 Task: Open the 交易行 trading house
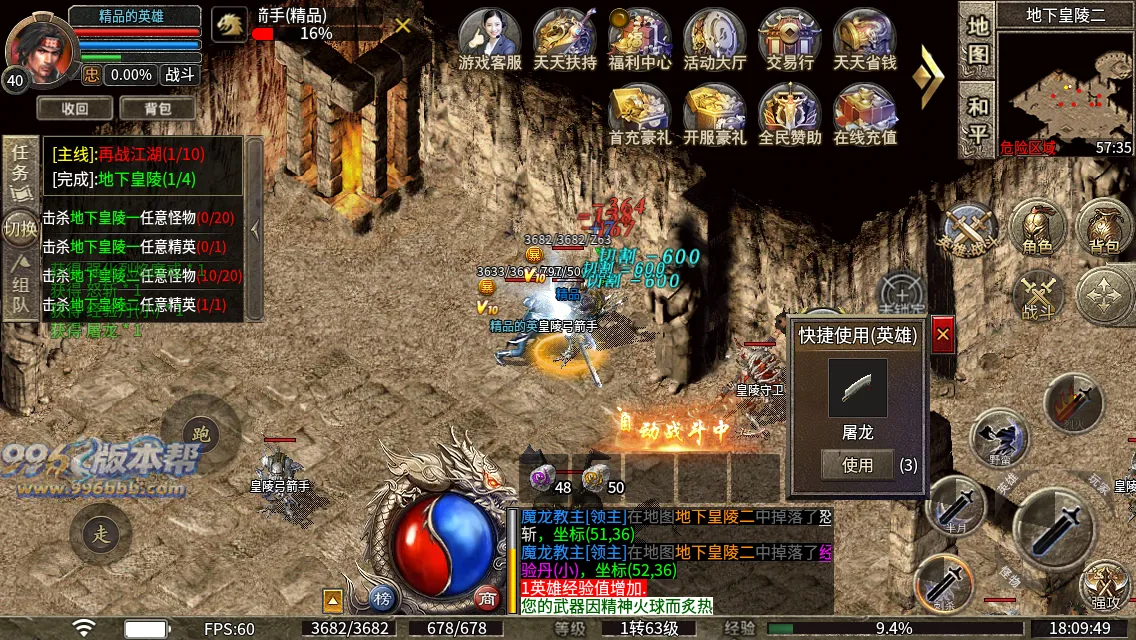(790, 37)
